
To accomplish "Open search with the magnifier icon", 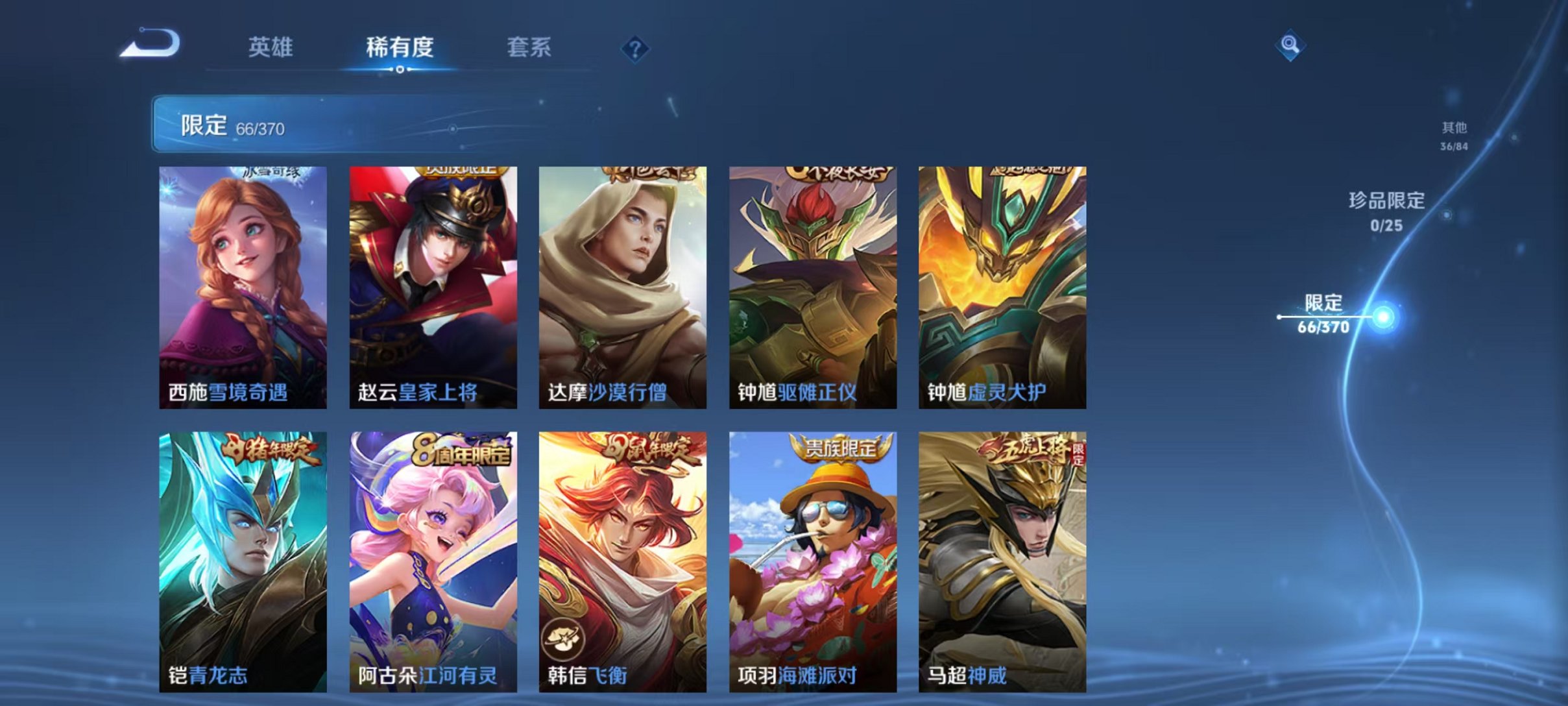I will 1291,45.
